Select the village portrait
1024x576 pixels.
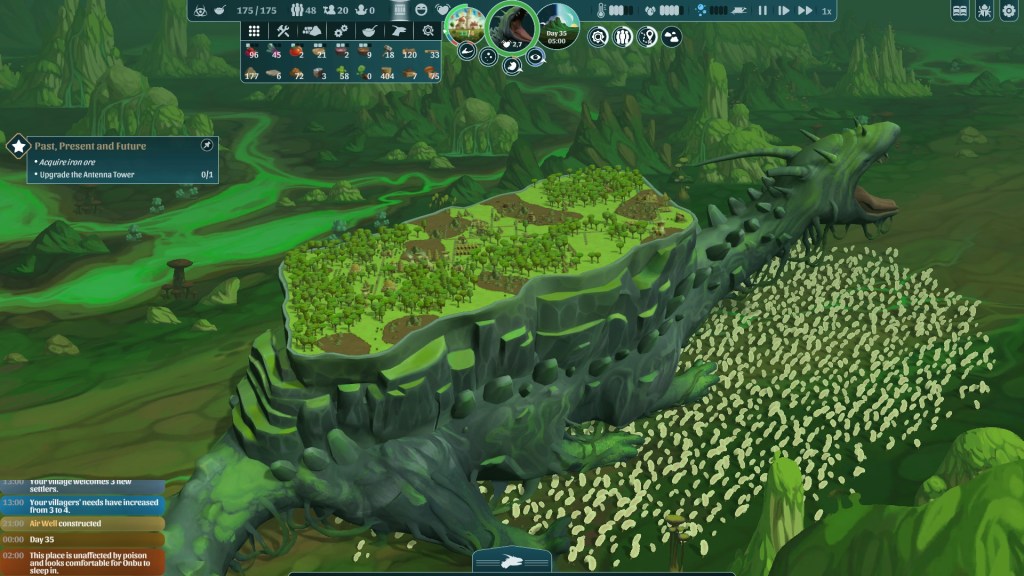click(465, 26)
